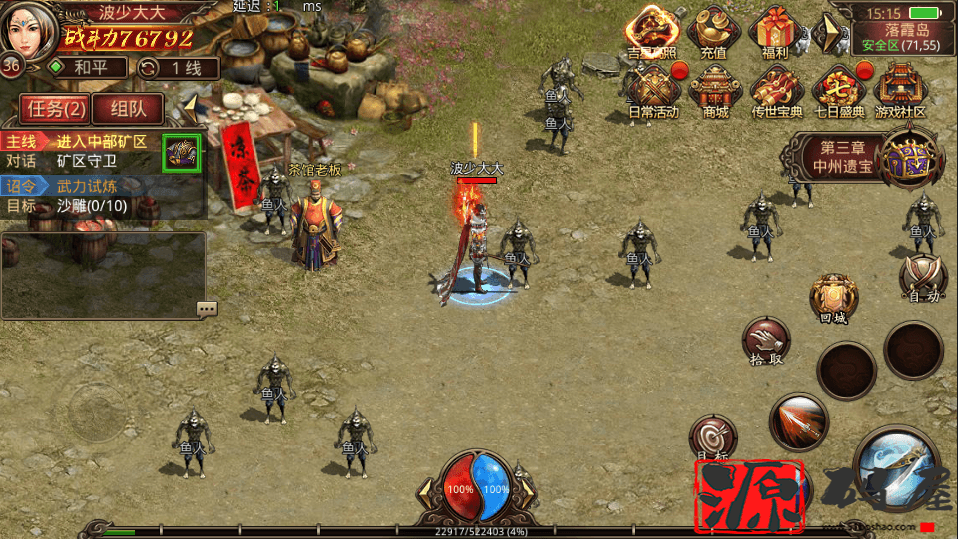Open the 商城 shop
The height and width of the screenshot is (539, 958).
coord(715,91)
